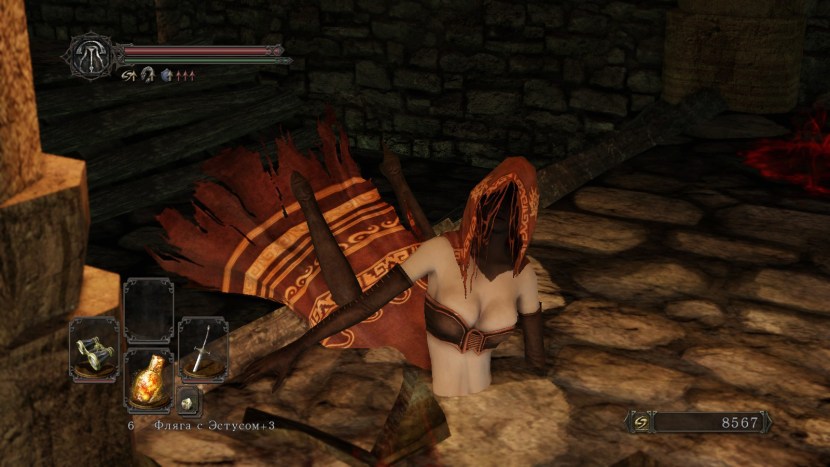The height and width of the screenshot is (467, 830).
Task: Select the small stone item slot
Action: (x=188, y=401)
